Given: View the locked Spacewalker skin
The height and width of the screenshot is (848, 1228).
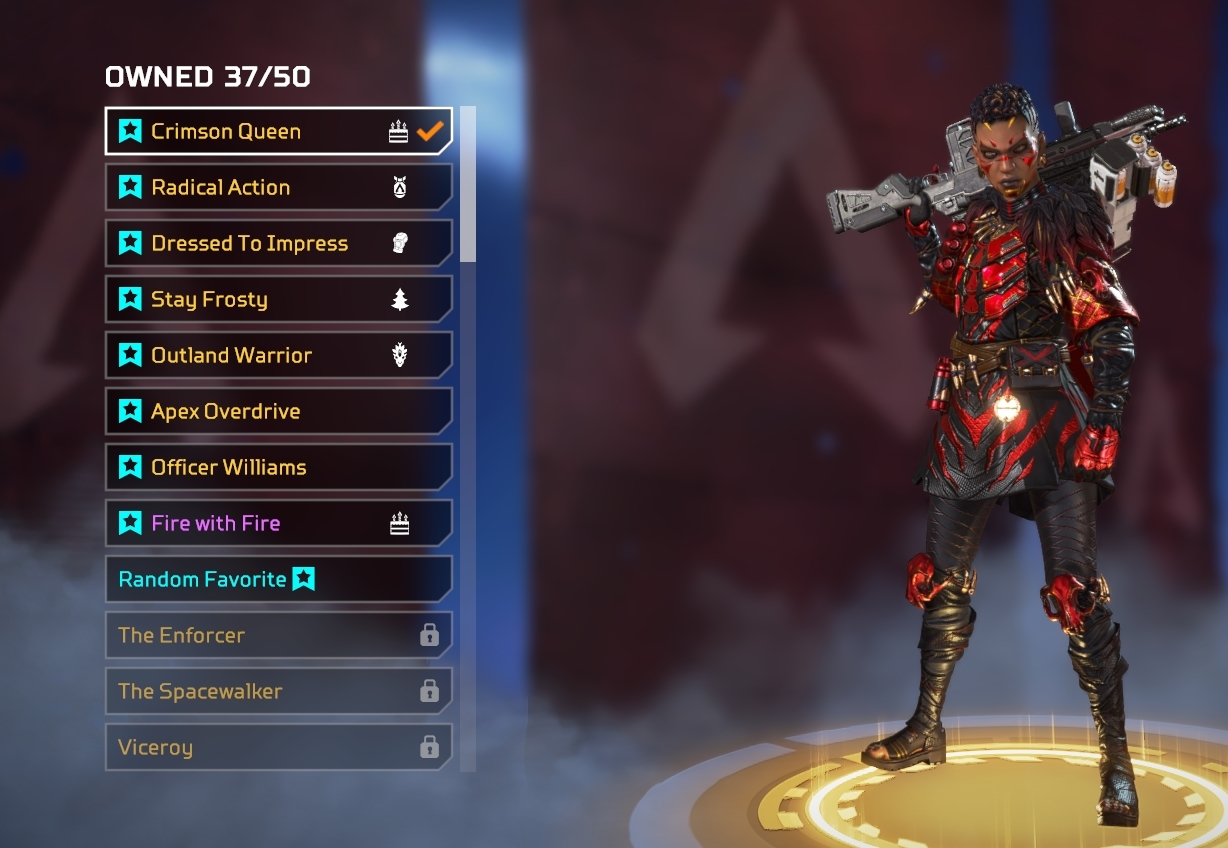Looking at the screenshot, I should (x=260, y=691).
